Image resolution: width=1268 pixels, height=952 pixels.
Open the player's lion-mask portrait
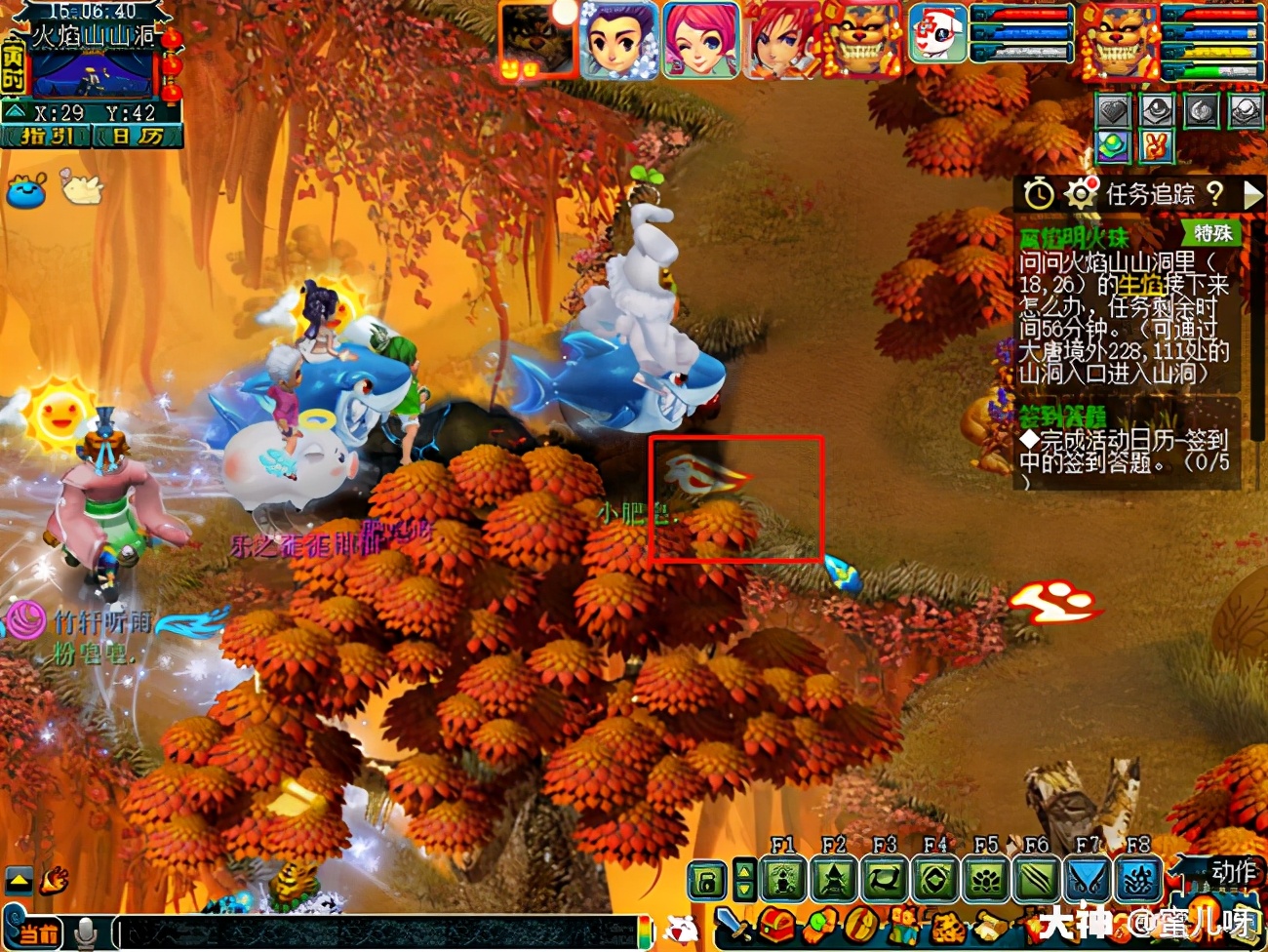1117,40
